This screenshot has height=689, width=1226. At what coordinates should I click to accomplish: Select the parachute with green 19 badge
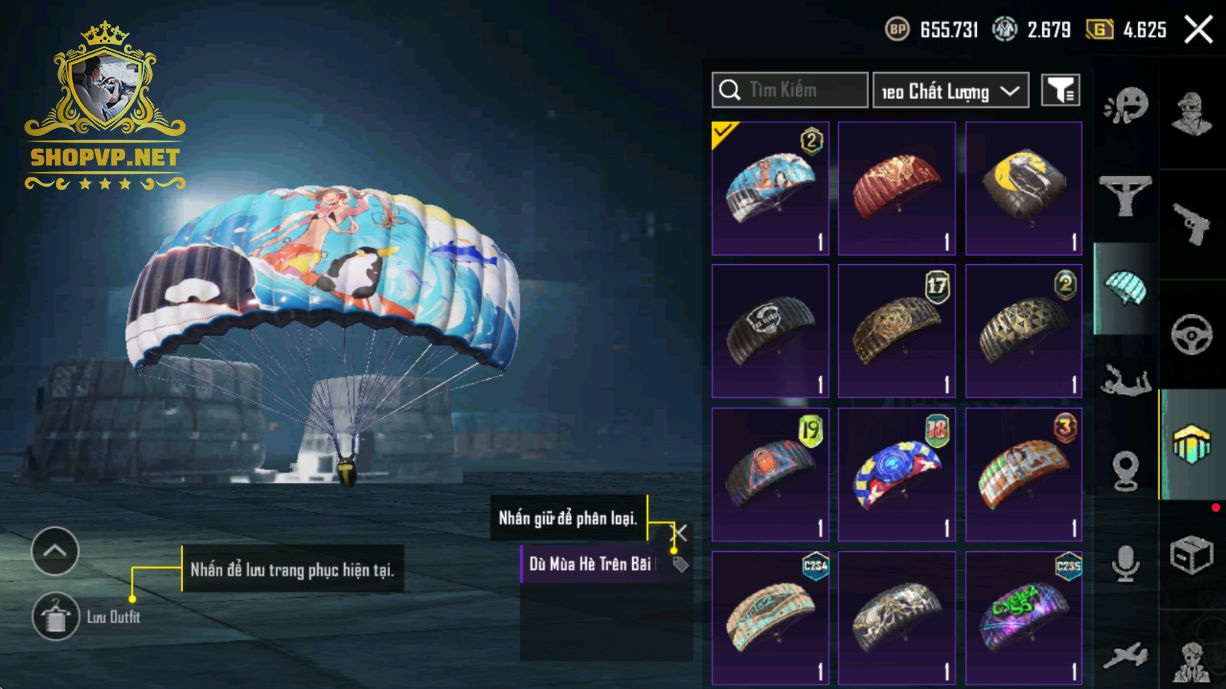click(770, 474)
